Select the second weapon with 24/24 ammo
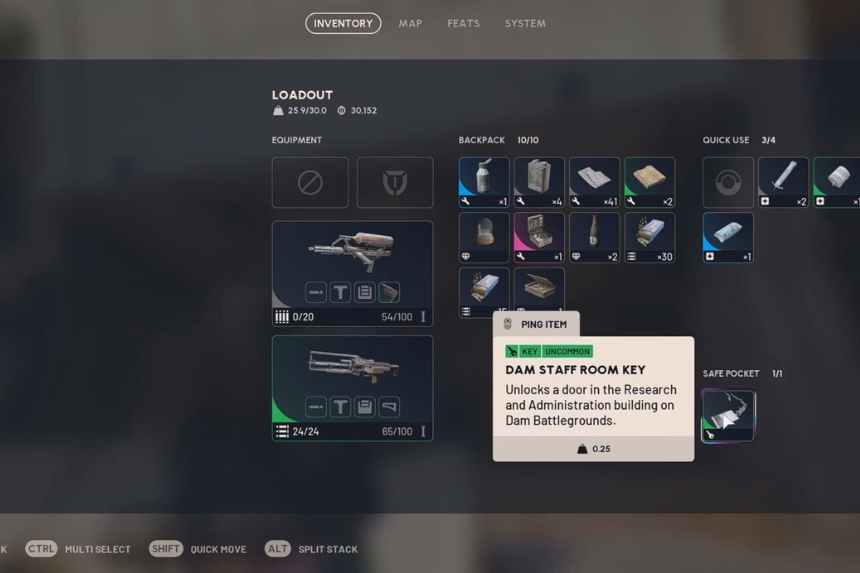The height and width of the screenshot is (573, 860). 352,379
